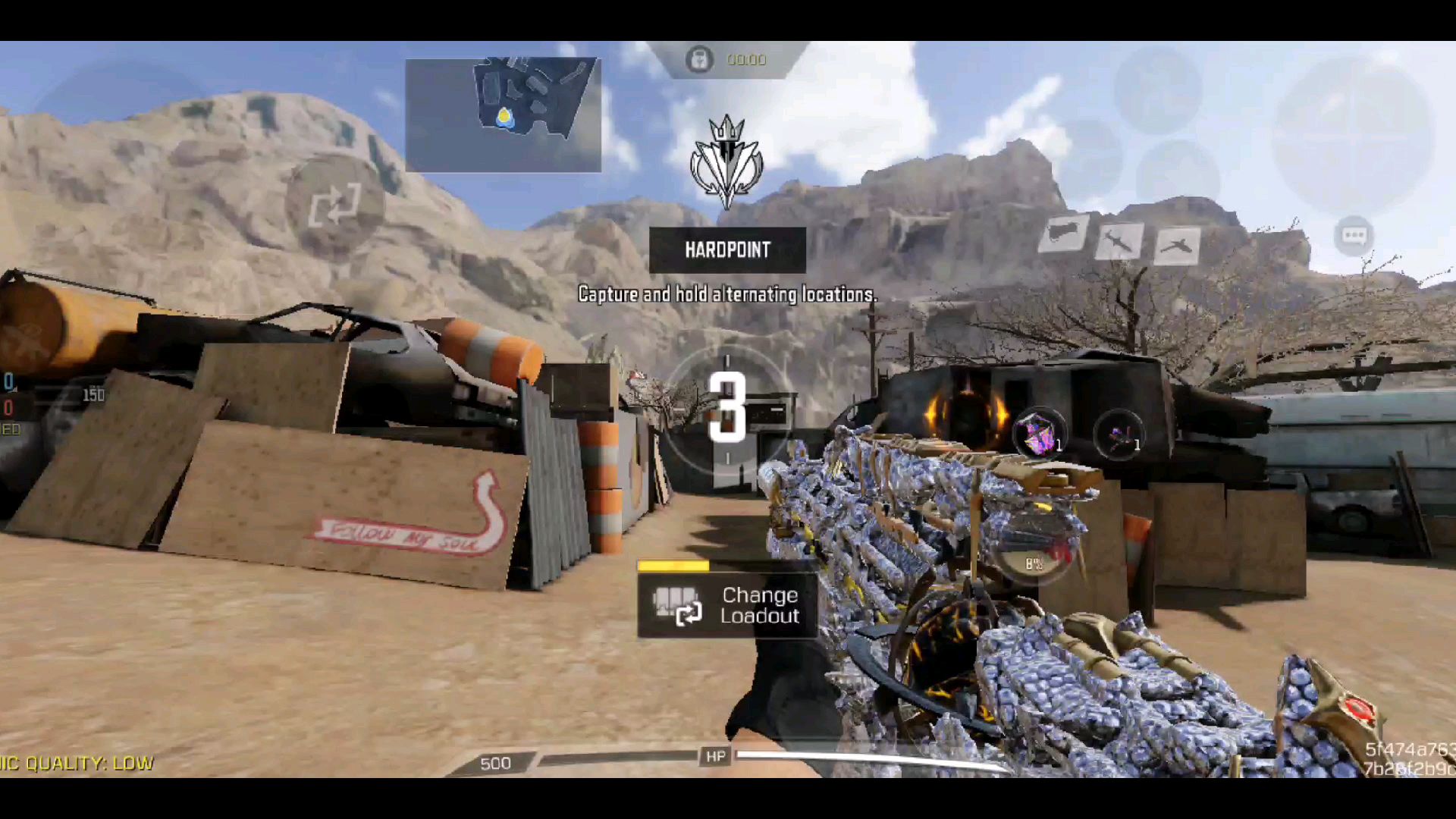Image resolution: width=1456 pixels, height=819 pixels.
Task: Throw the purple crystal grenade
Action: pos(1038,435)
